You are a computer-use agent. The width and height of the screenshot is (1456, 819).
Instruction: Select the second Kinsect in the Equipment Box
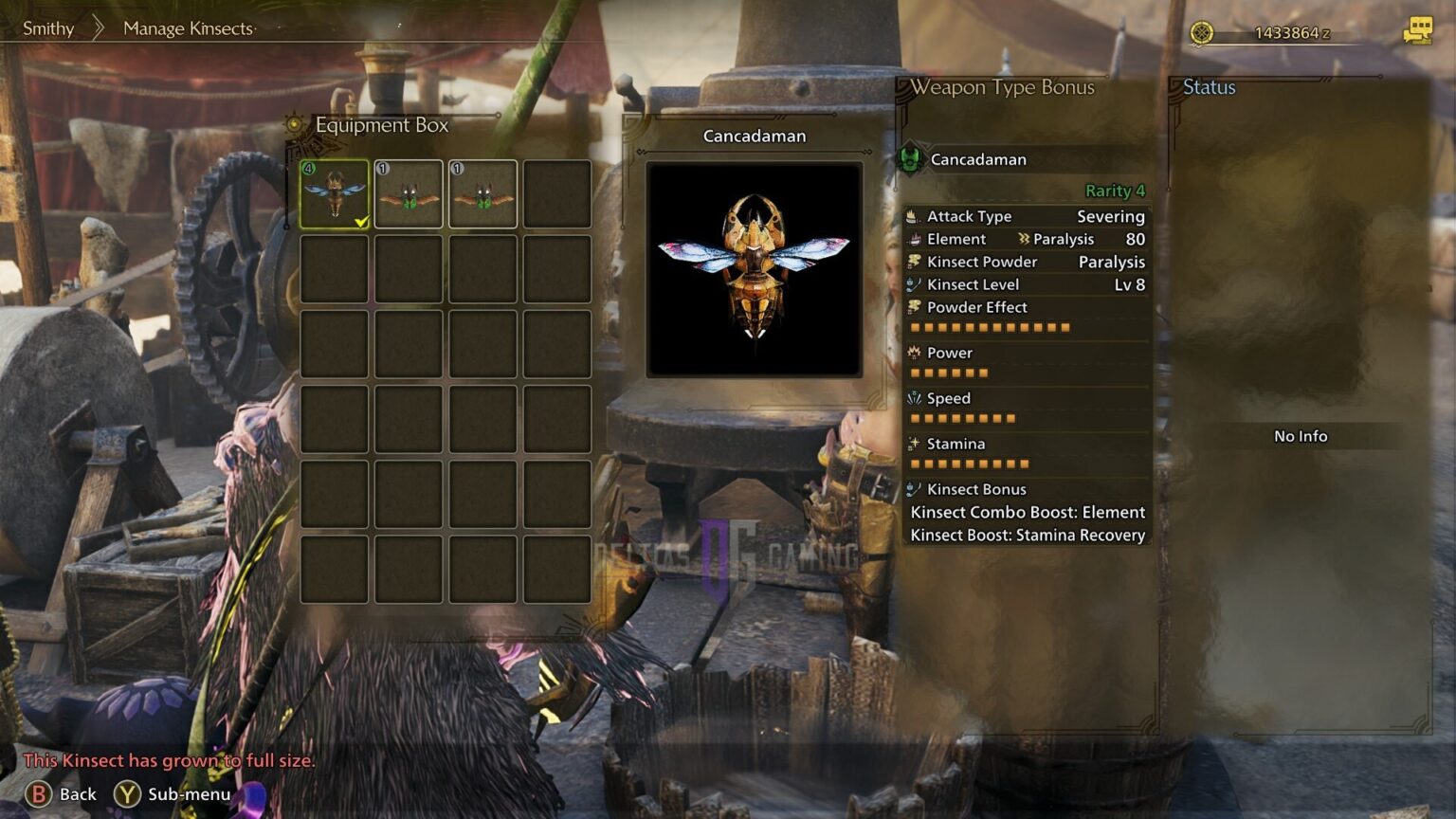[x=409, y=192]
